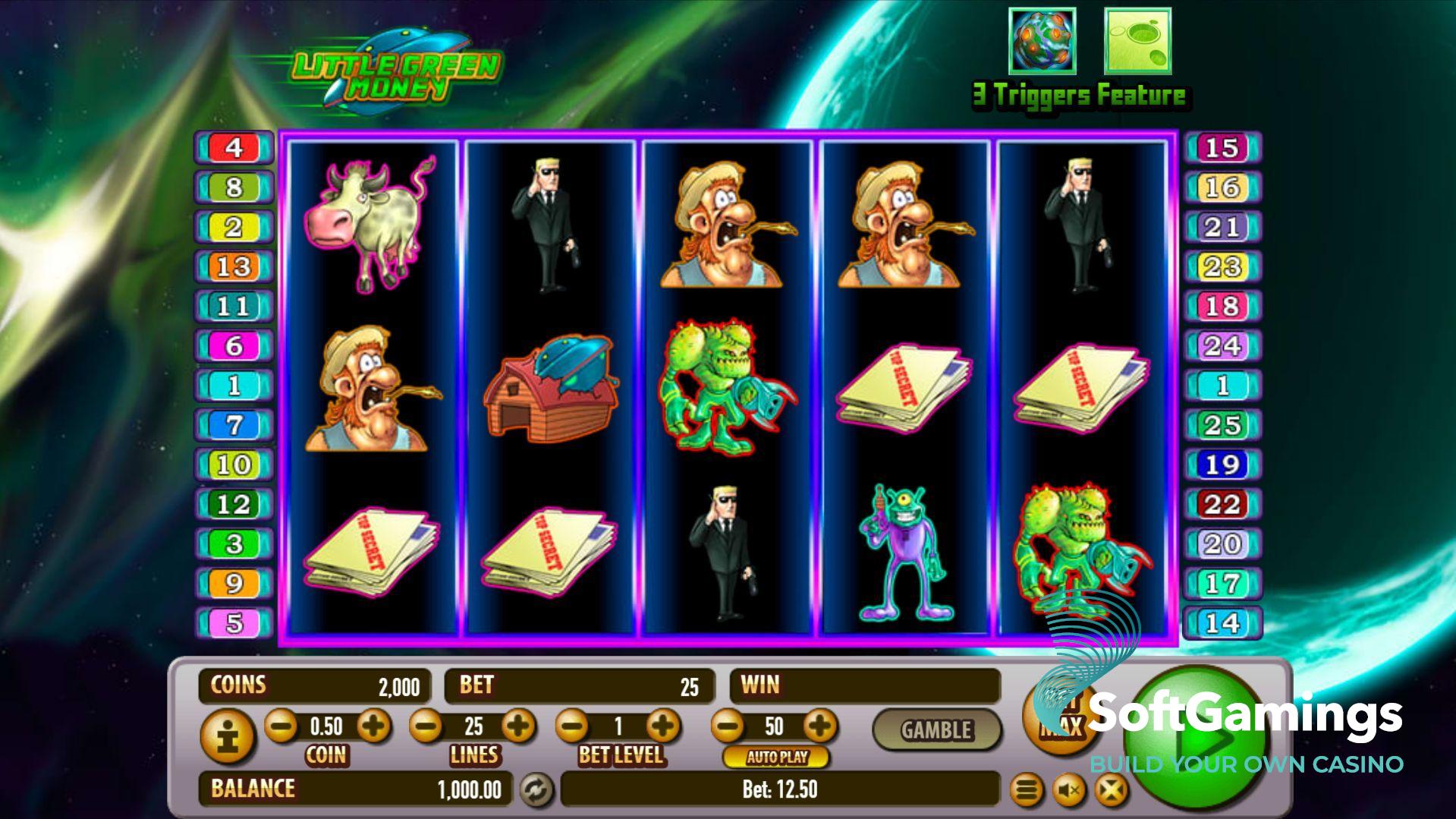1456x819 pixels.
Task: Click the Gamble button
Action: [x=936, y=730]
